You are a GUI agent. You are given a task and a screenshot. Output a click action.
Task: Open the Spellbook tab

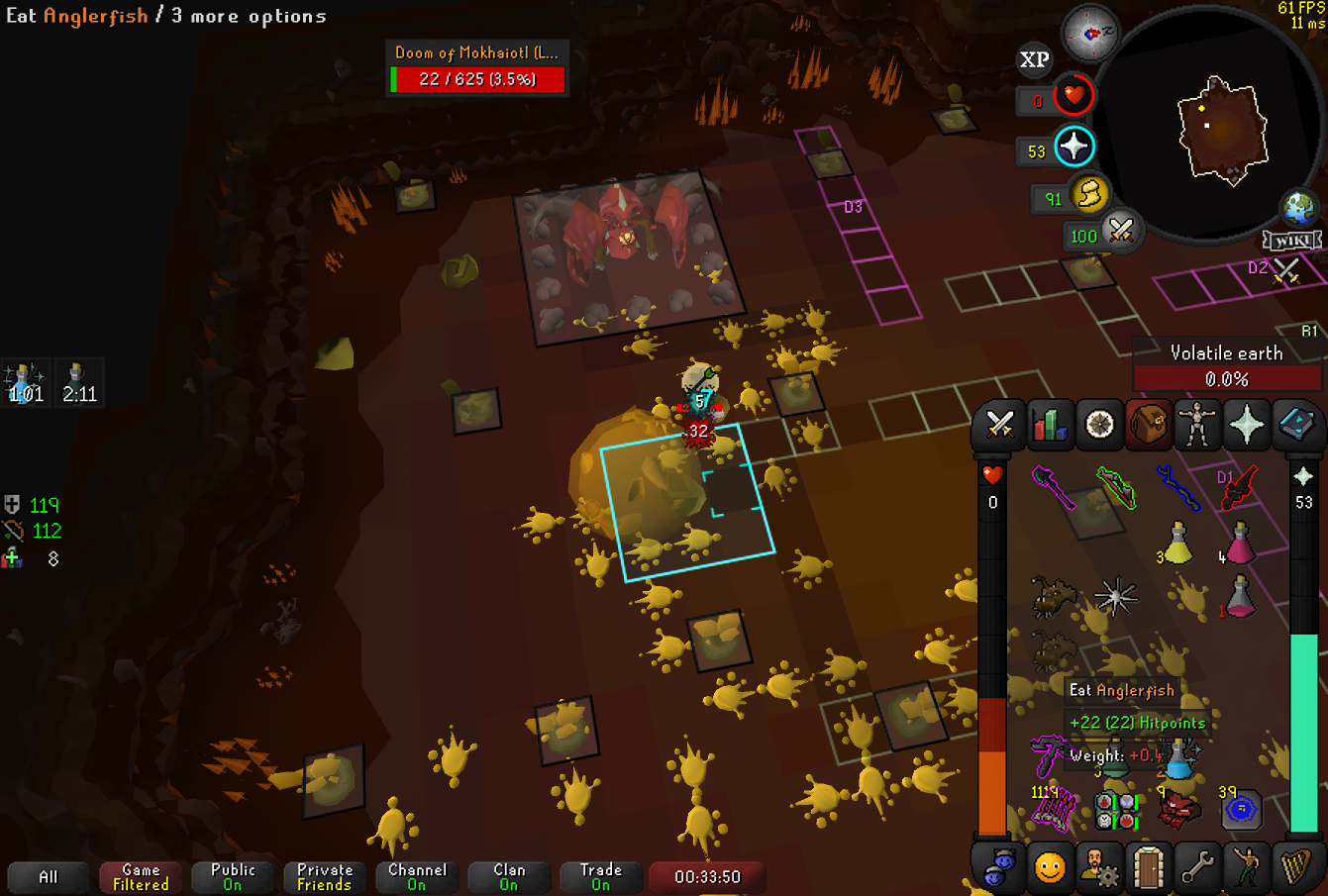(x=1296, y=426)
